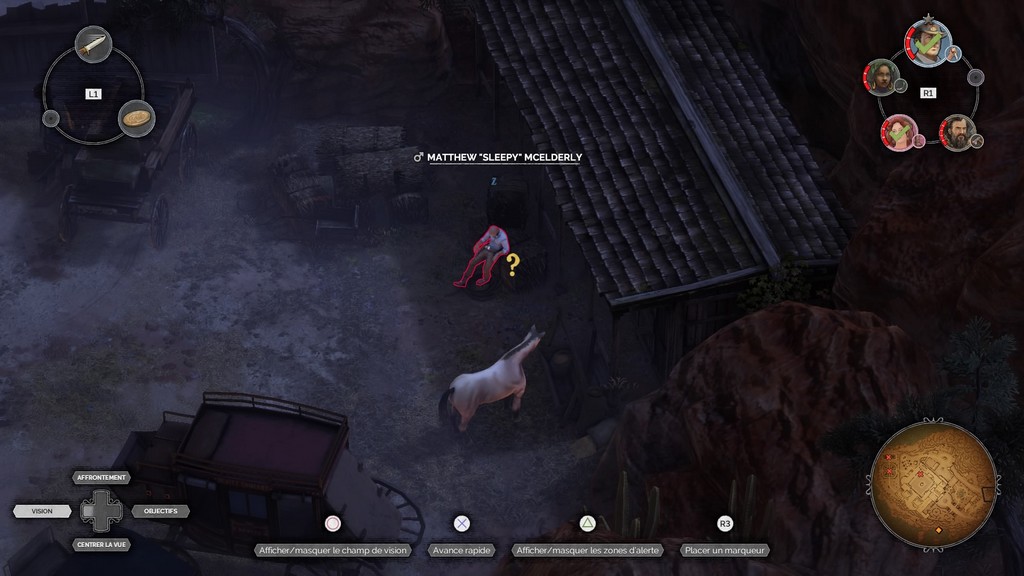Activate the Affrontement mode label

101,478
